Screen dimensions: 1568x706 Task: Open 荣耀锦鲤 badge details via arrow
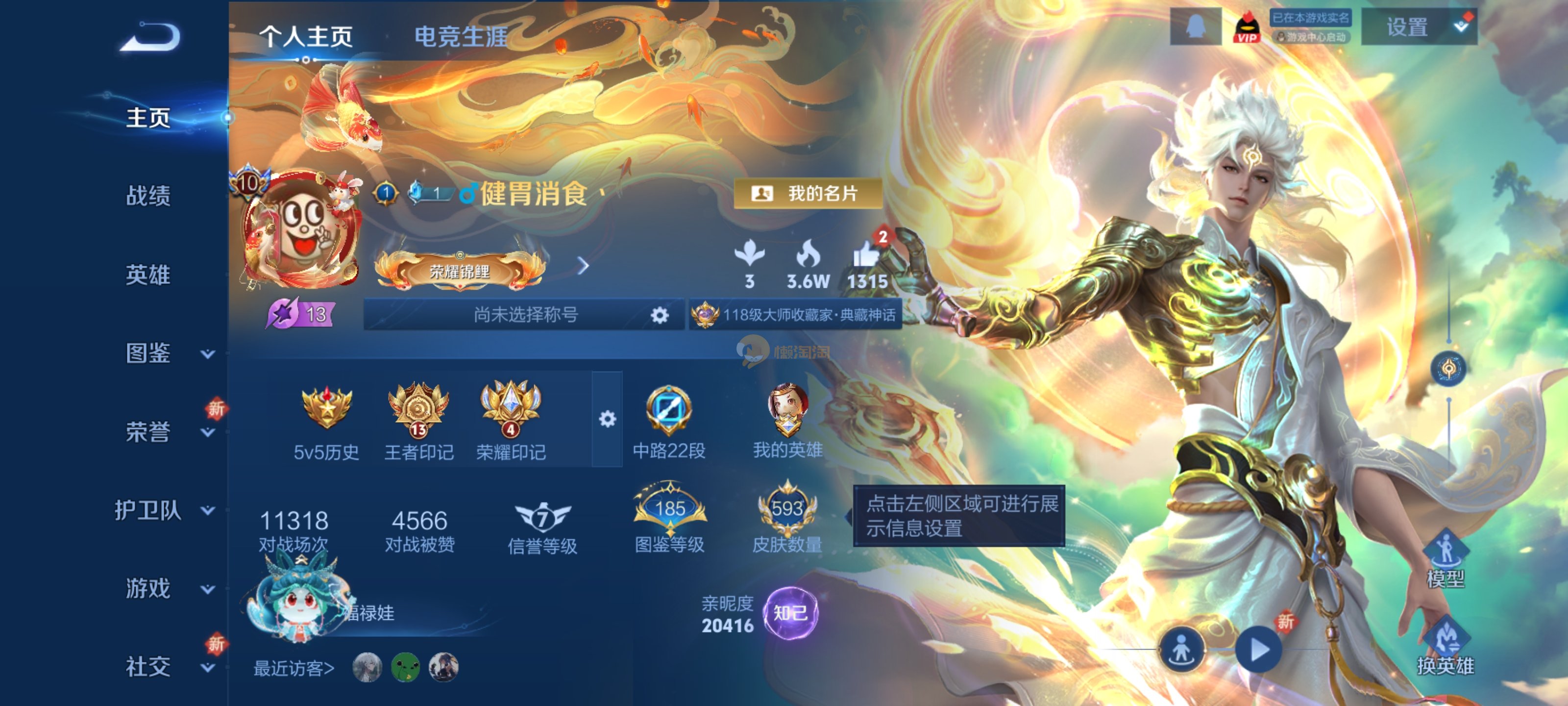pos(585,264)
